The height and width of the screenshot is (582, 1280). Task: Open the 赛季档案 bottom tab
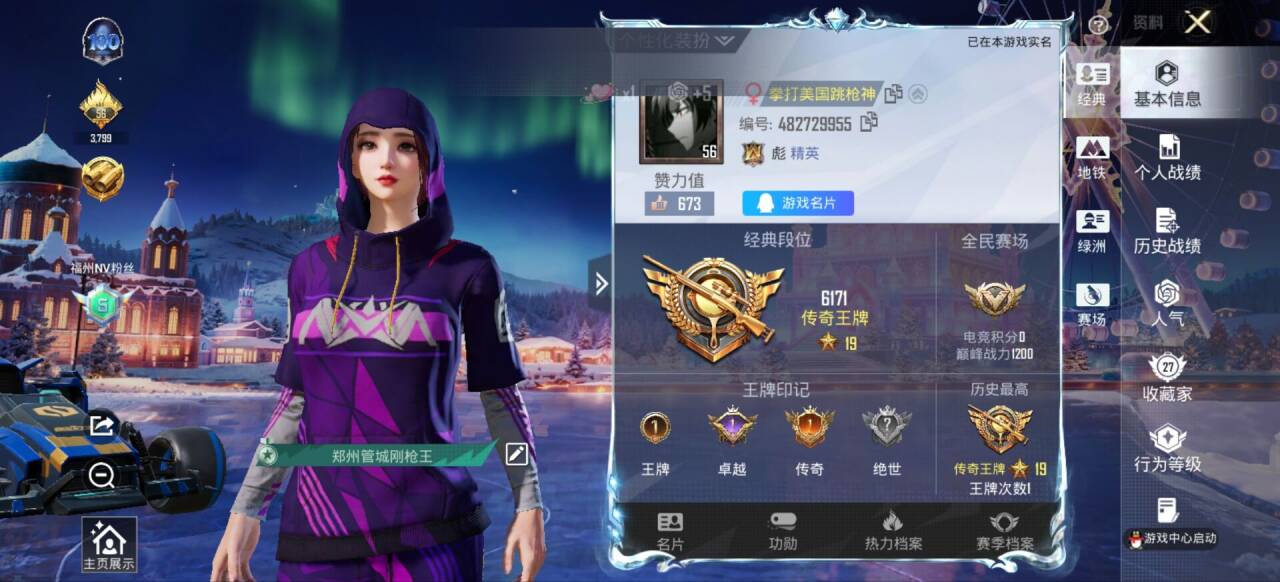1004,531
